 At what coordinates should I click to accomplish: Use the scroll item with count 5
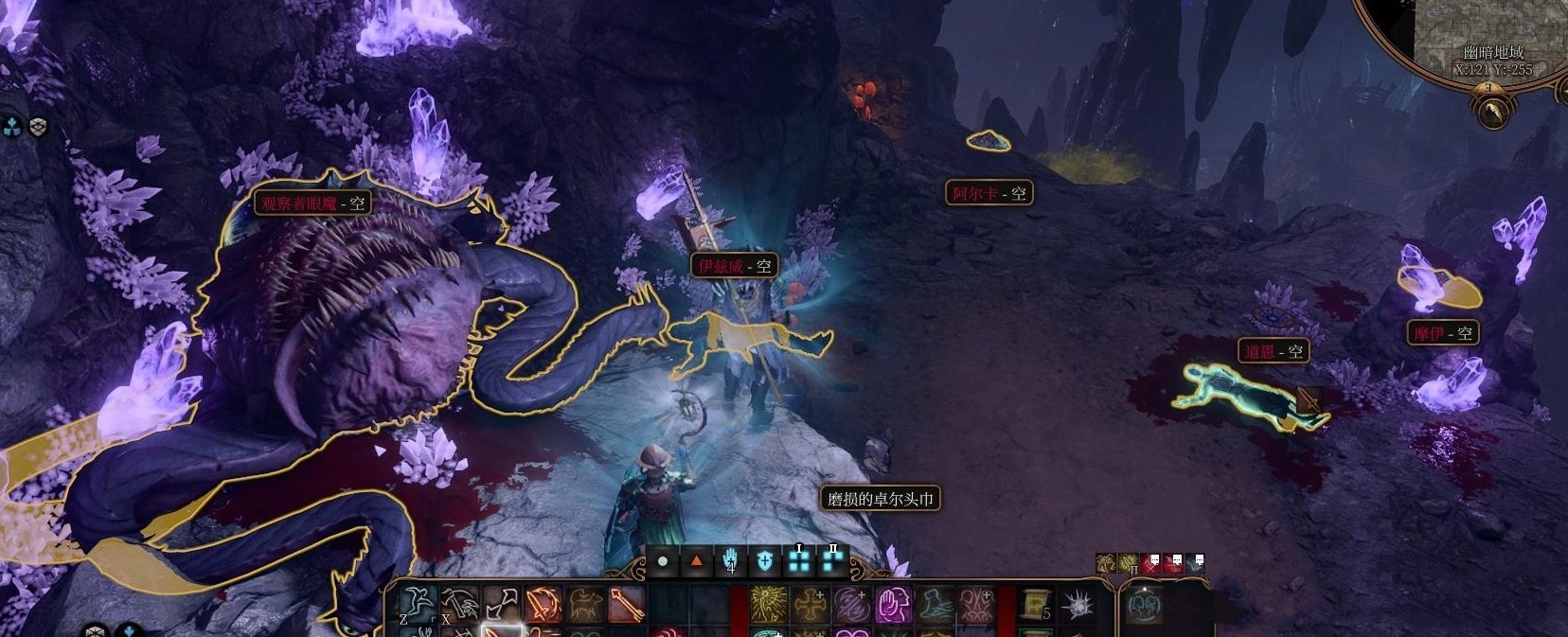point(1036,604)
